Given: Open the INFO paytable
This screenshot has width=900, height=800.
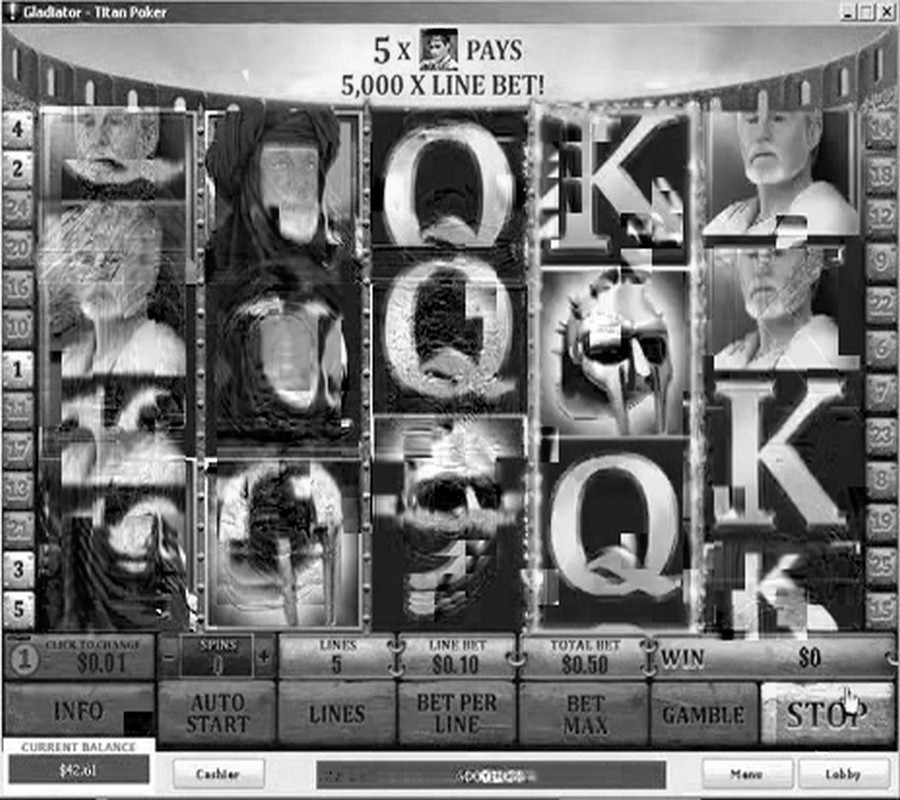Looking at the screenshot, I should (x=78, y=712).
